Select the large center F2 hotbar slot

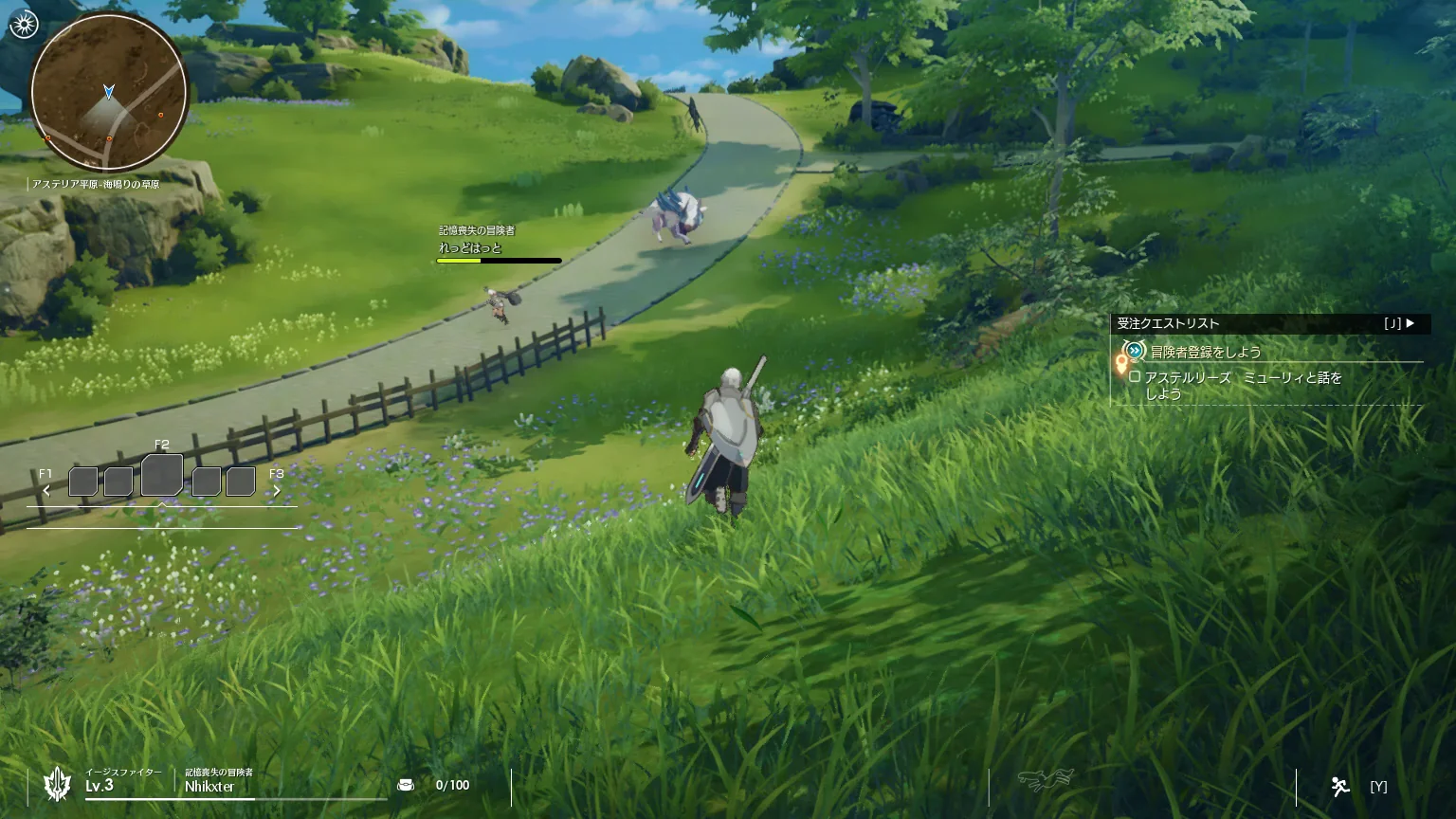coord(162,476)
